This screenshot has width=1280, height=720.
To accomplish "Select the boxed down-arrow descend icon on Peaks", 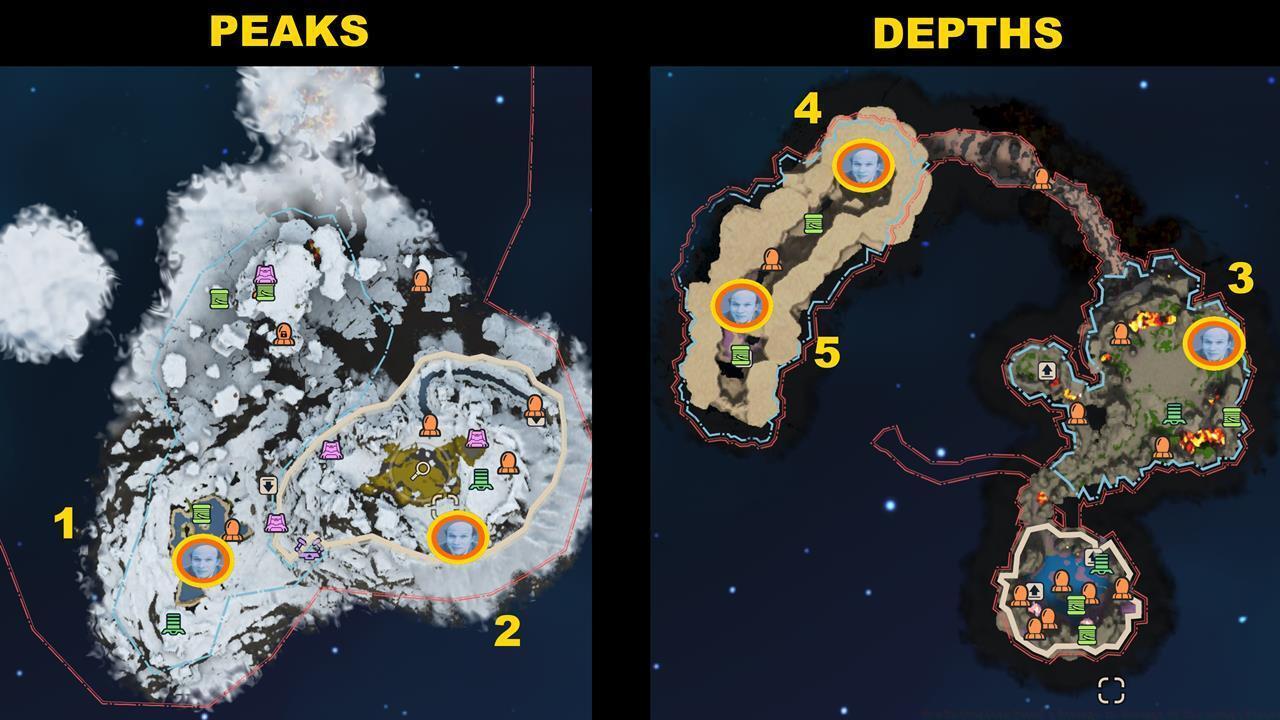I will click(268, 484).
